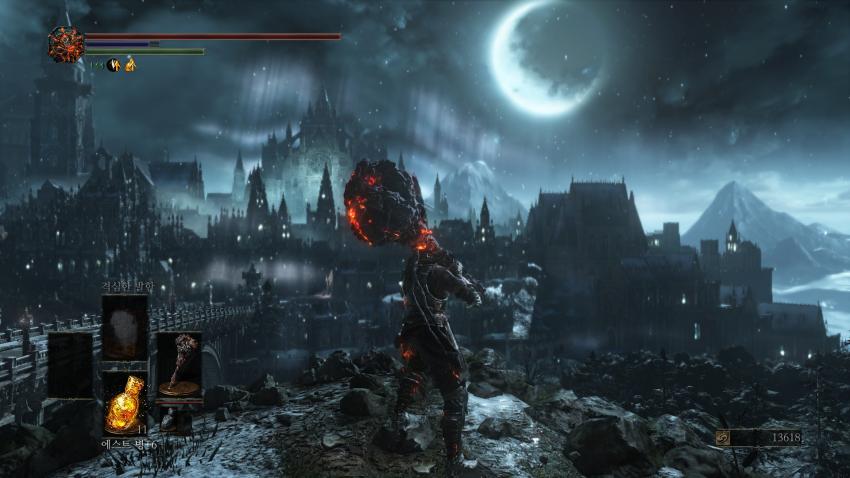Select the empty left-hand weapon slot
The image size is (850, 478).
[x=71, y=365]
